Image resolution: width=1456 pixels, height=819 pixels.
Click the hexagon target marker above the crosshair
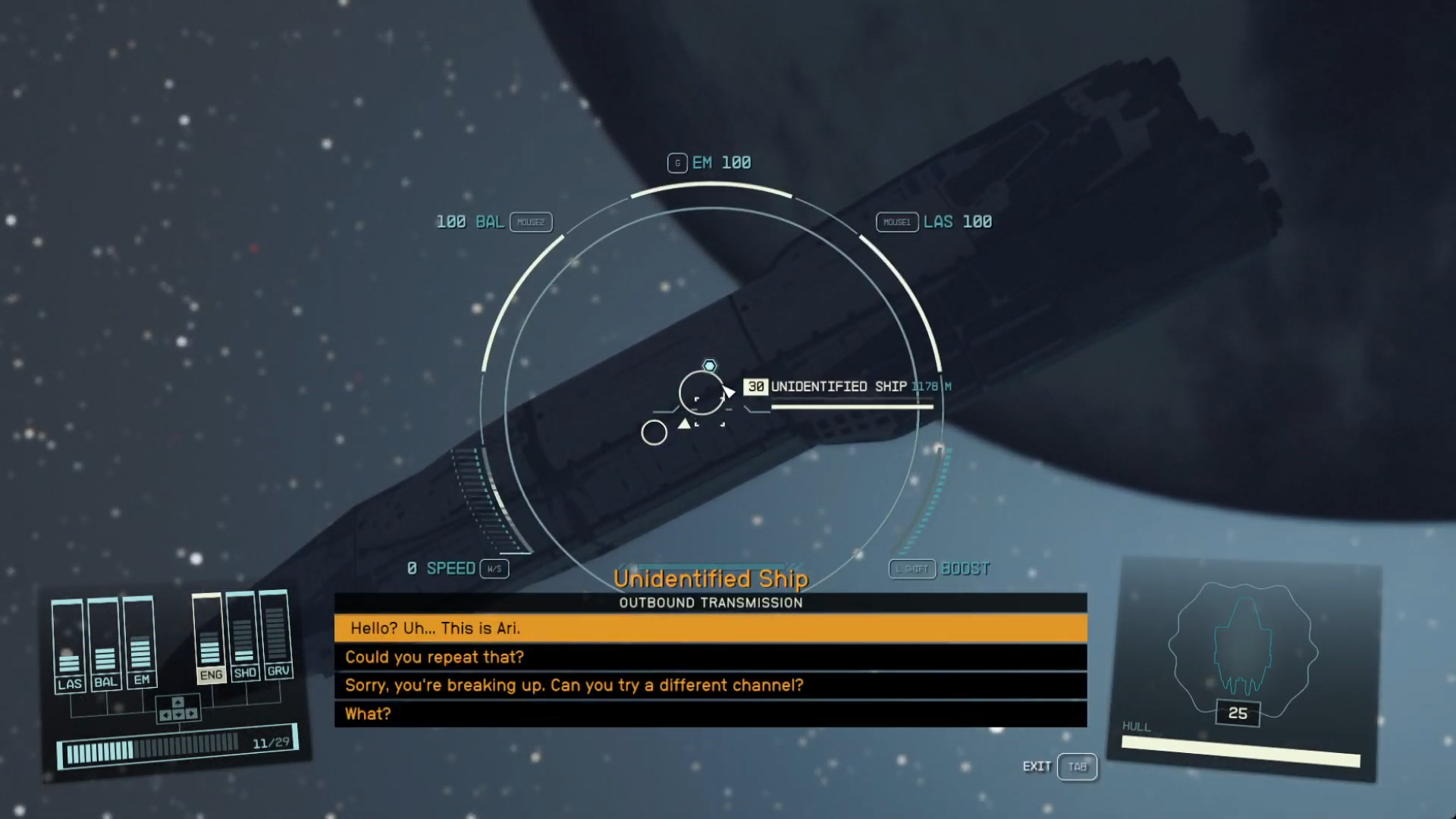[x=709, y=366]
